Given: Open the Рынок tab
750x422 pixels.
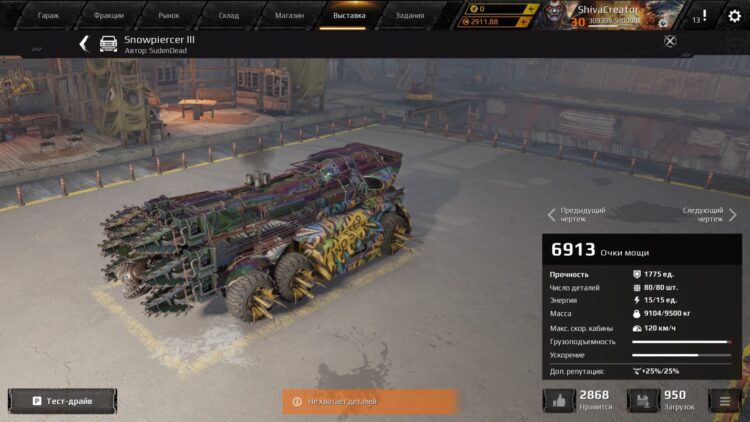Looking at the screenshot, I should pyautogui.click(x=168, y=16).
